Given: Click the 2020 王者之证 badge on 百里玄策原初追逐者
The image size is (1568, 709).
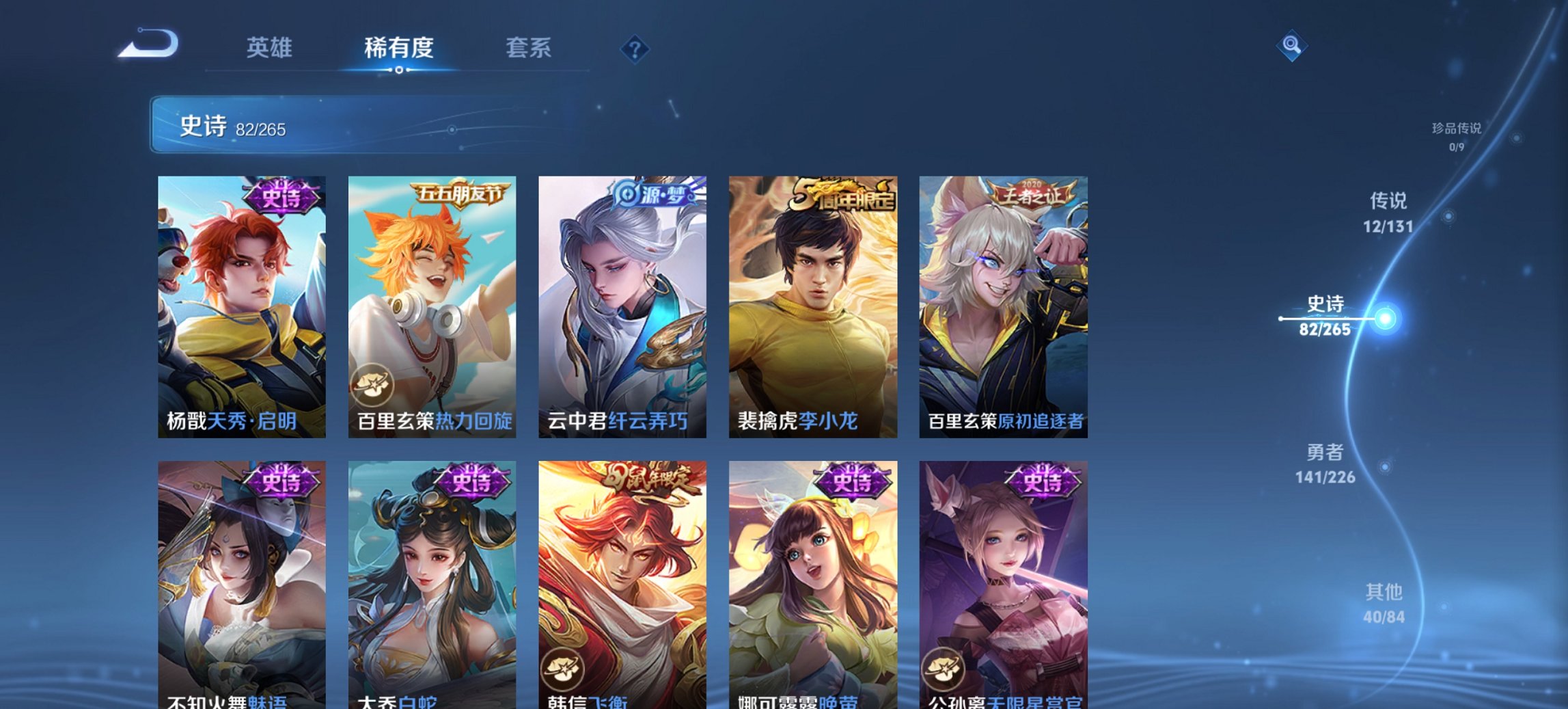Looking at the screenshot, I should coord(1032,193).
